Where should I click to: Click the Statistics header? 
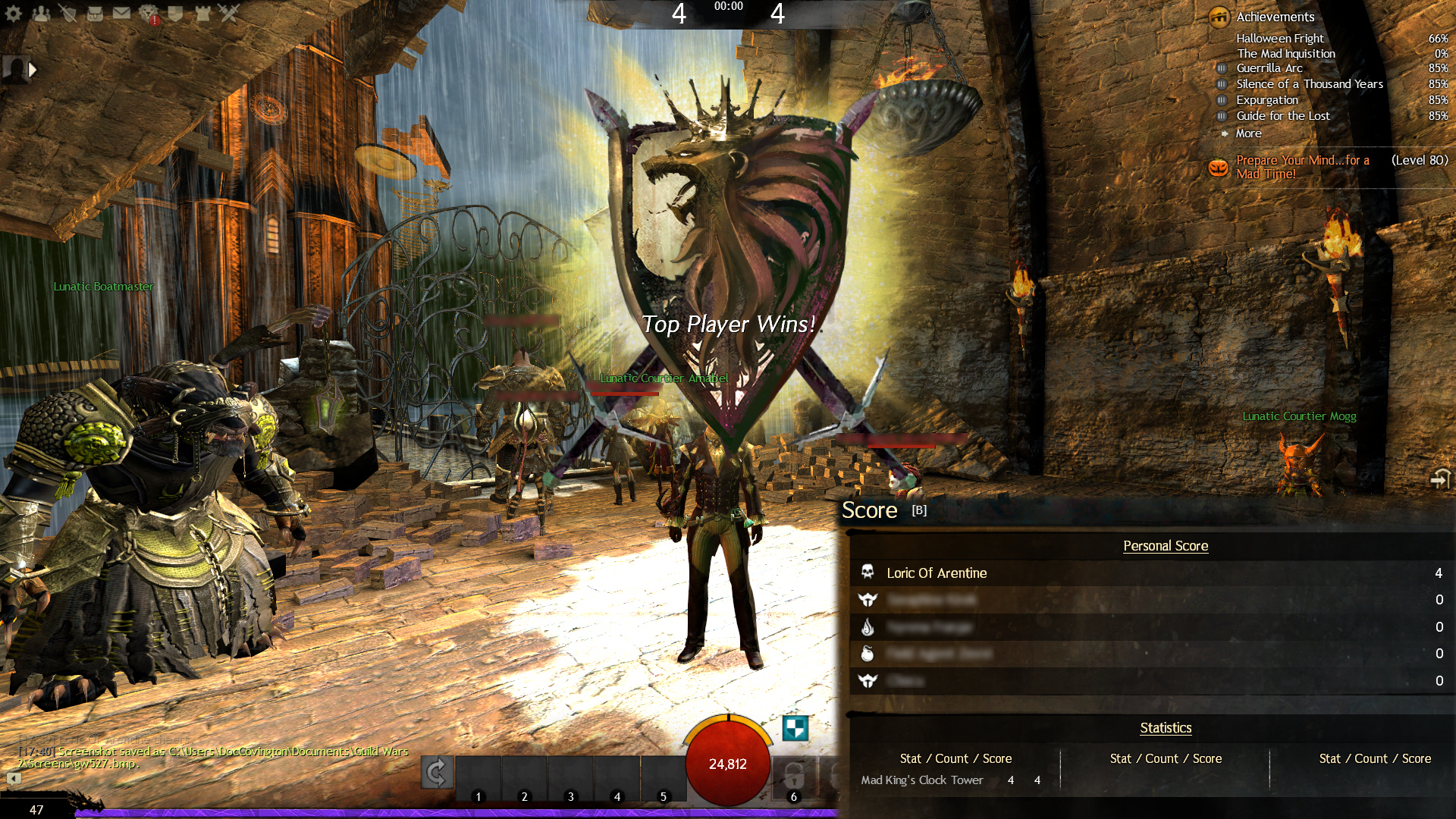click(x=1166, y=728)
